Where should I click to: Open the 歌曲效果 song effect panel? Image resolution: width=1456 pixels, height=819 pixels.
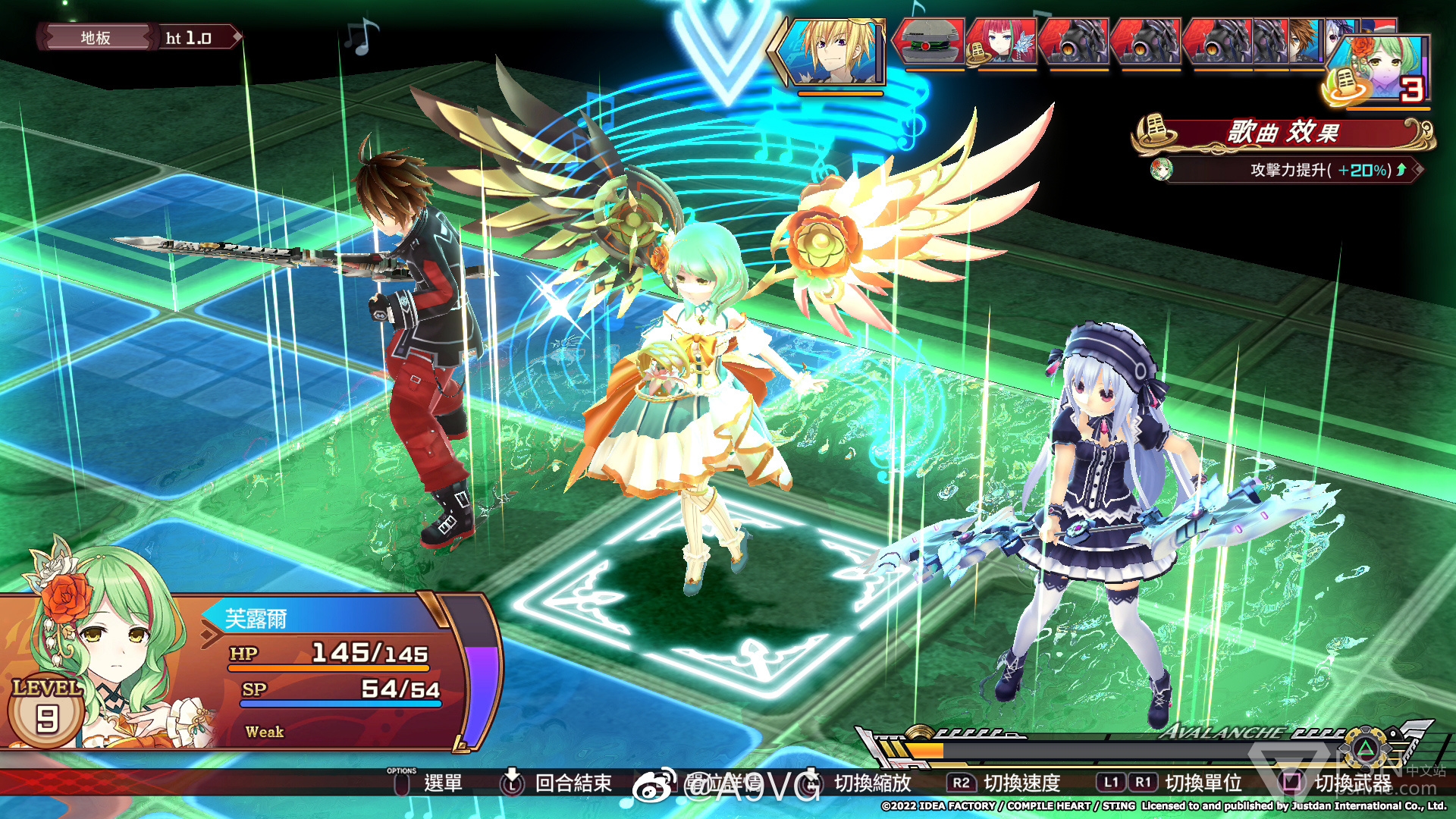point(1283,133)
